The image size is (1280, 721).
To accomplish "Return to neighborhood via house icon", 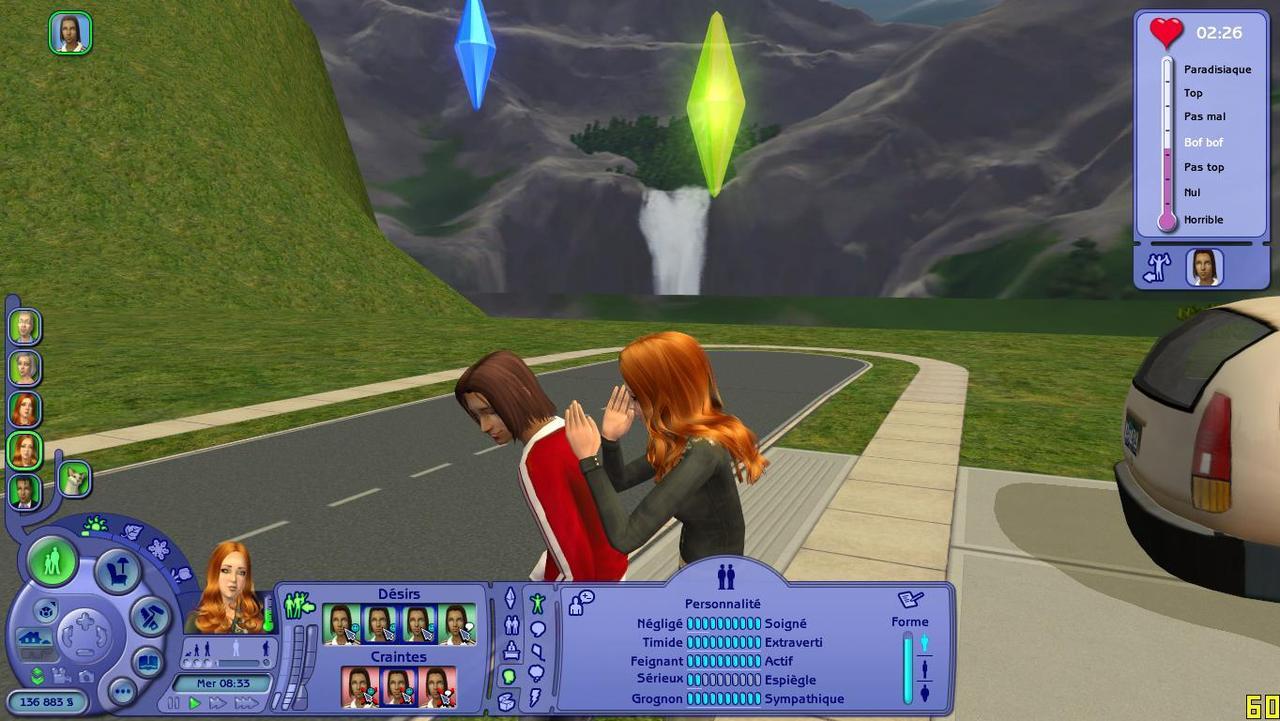I will click(x=32, y=638).
